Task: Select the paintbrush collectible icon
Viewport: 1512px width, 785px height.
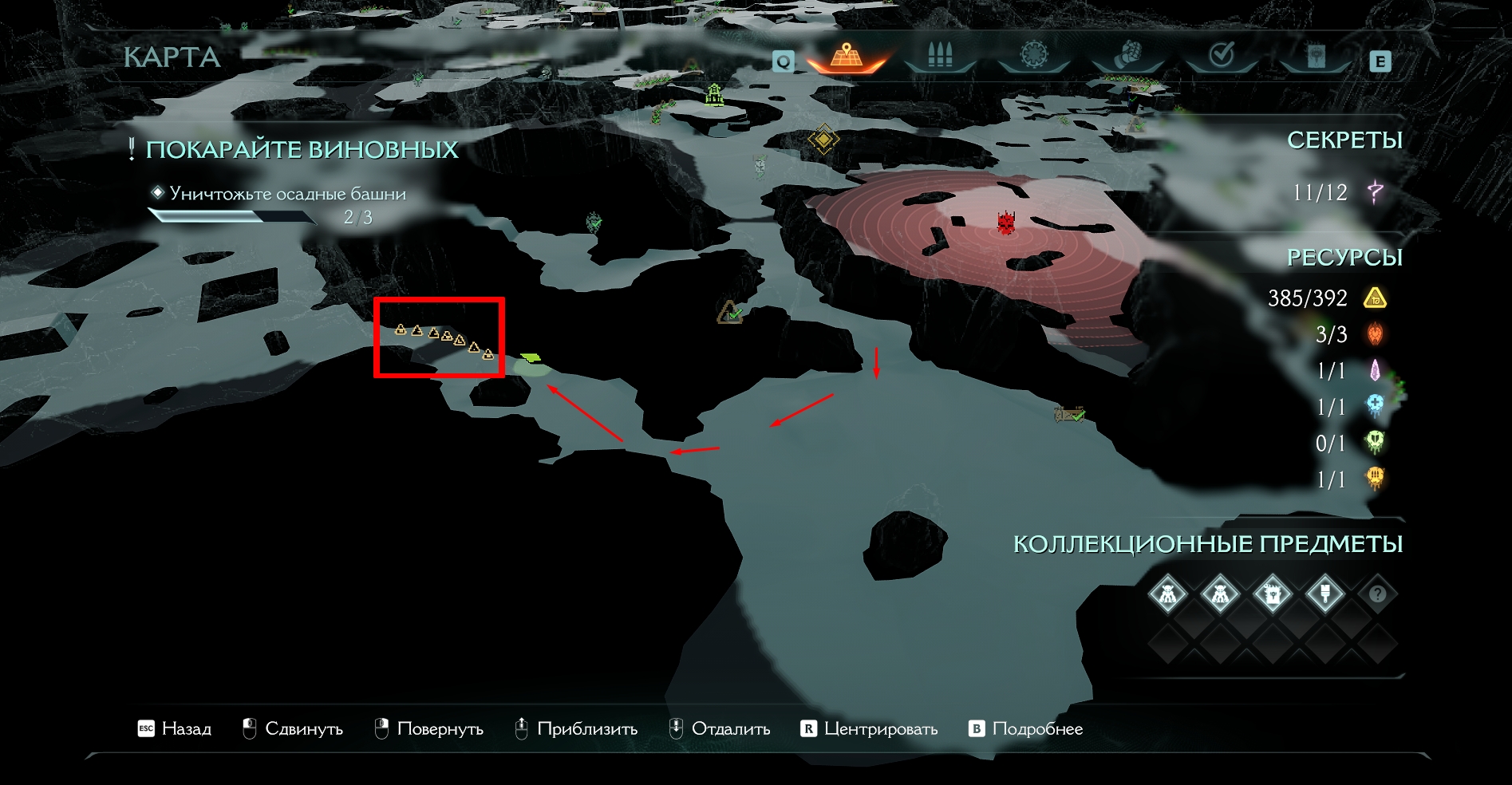Action: click(1324, 594)
